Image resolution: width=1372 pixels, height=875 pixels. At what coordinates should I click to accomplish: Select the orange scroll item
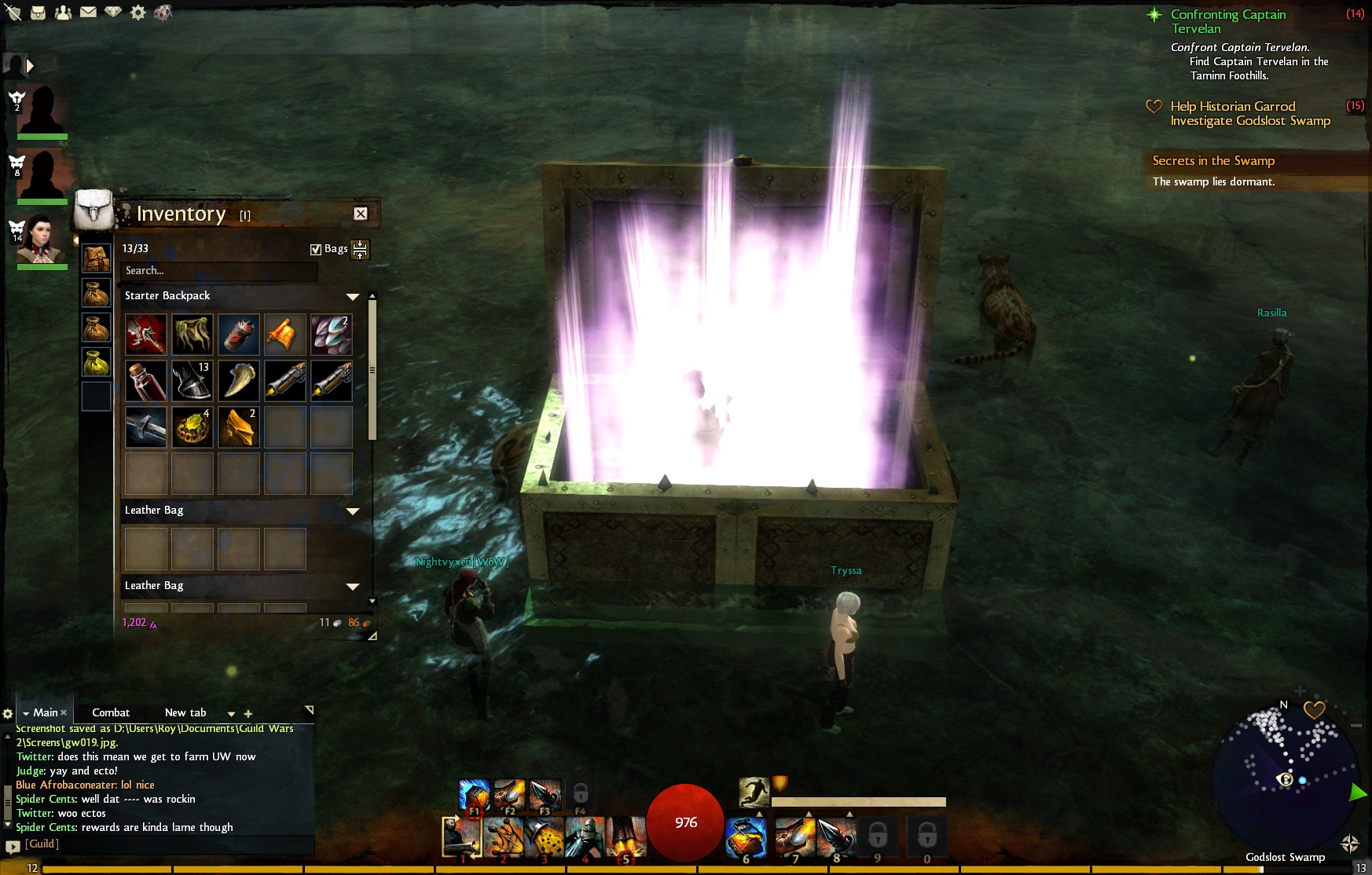284,335
